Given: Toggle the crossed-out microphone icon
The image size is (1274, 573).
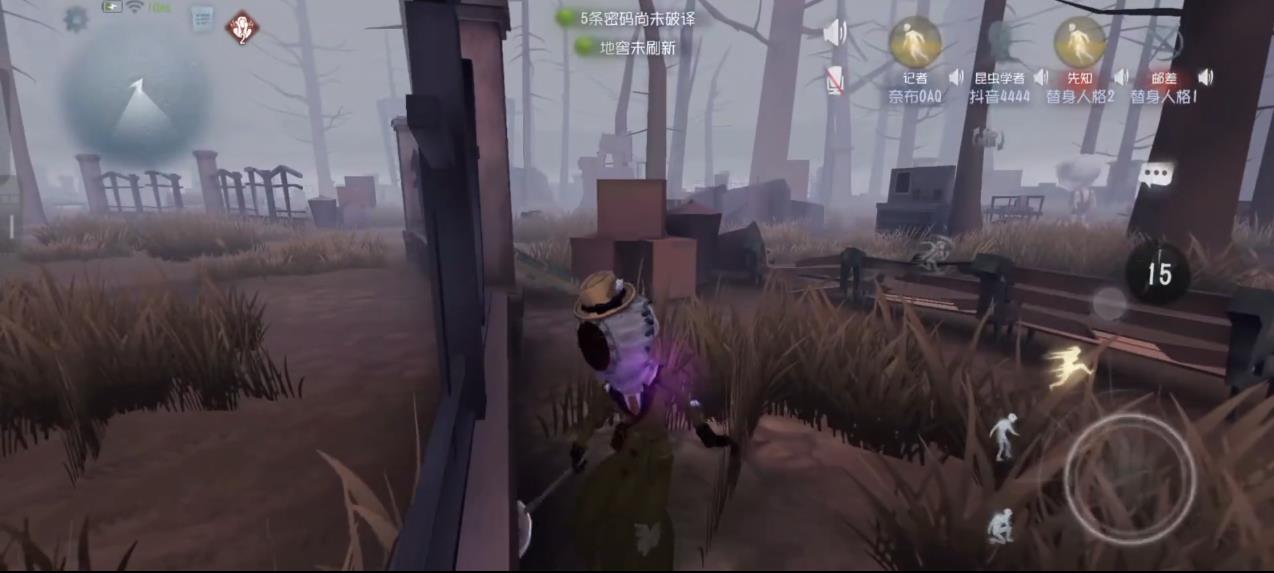Looking at the screenshot, I should coord(835,81).
